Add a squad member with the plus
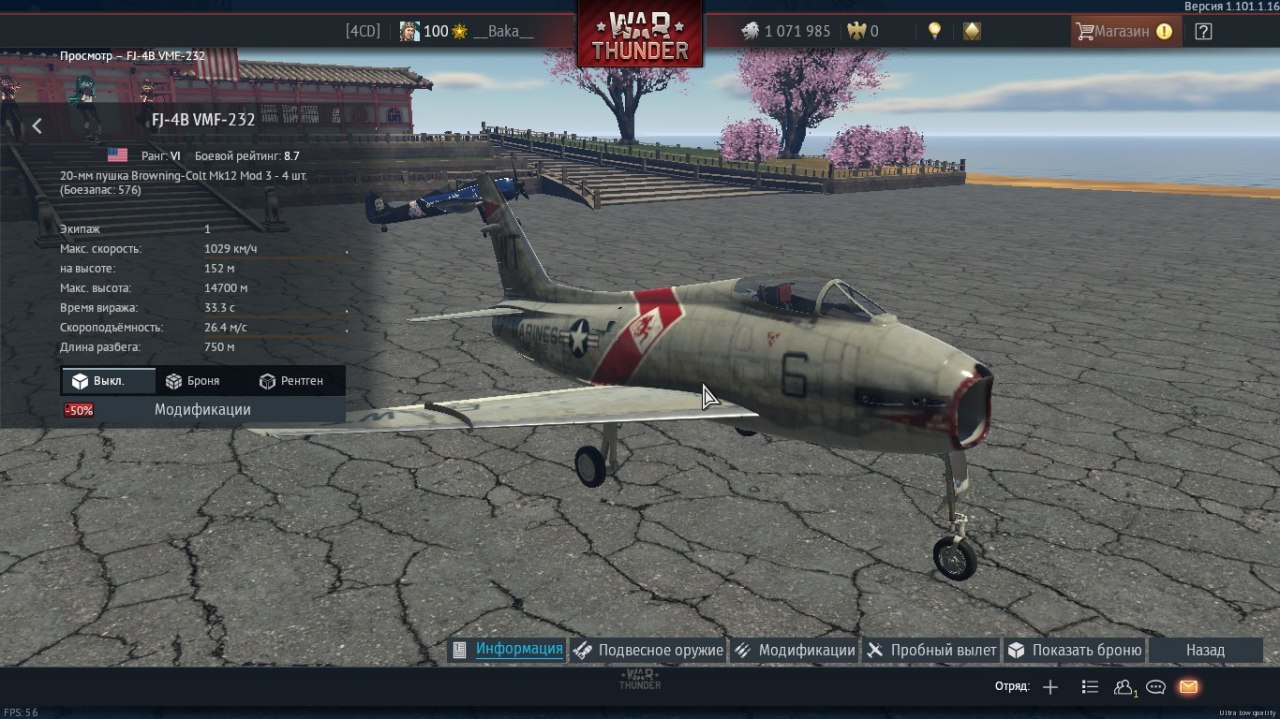This screenshot has height=719, width=1280. (1050, 687)
